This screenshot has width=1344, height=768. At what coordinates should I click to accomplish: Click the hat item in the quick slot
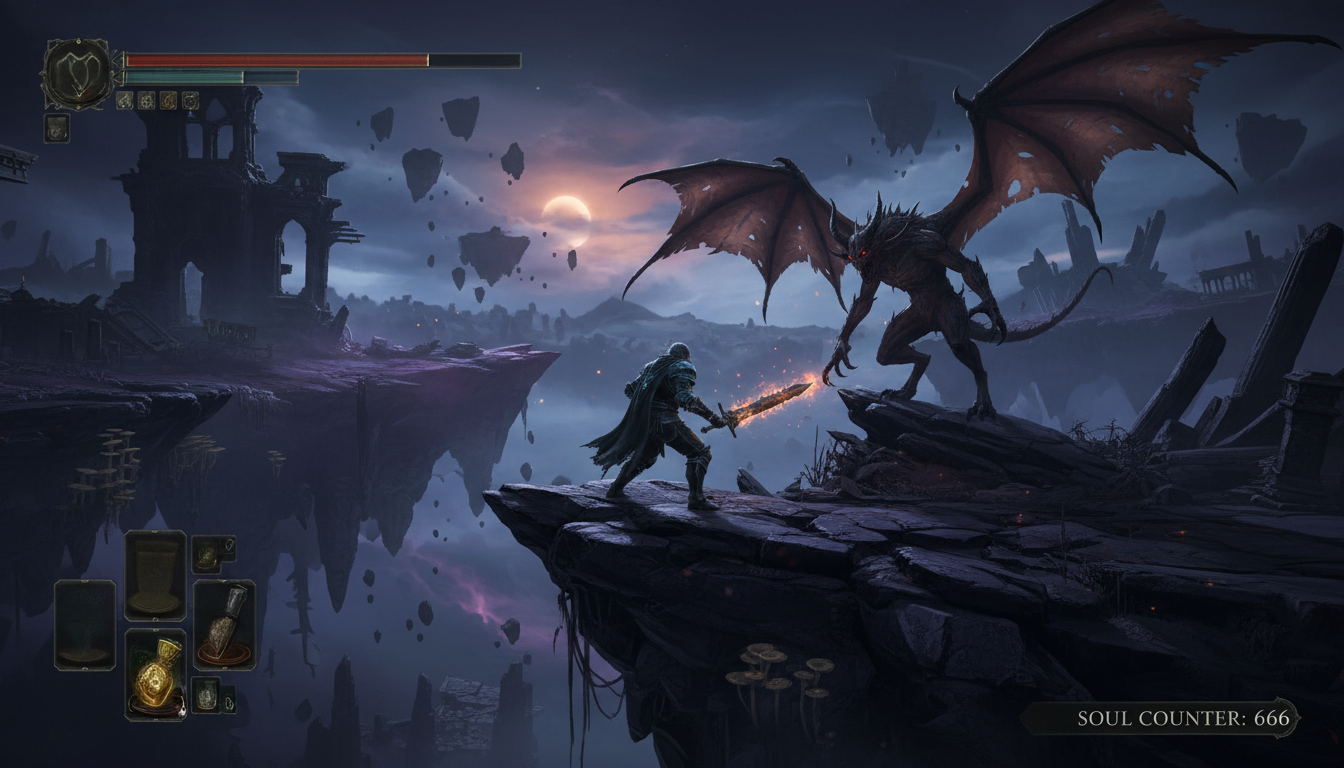155,574
